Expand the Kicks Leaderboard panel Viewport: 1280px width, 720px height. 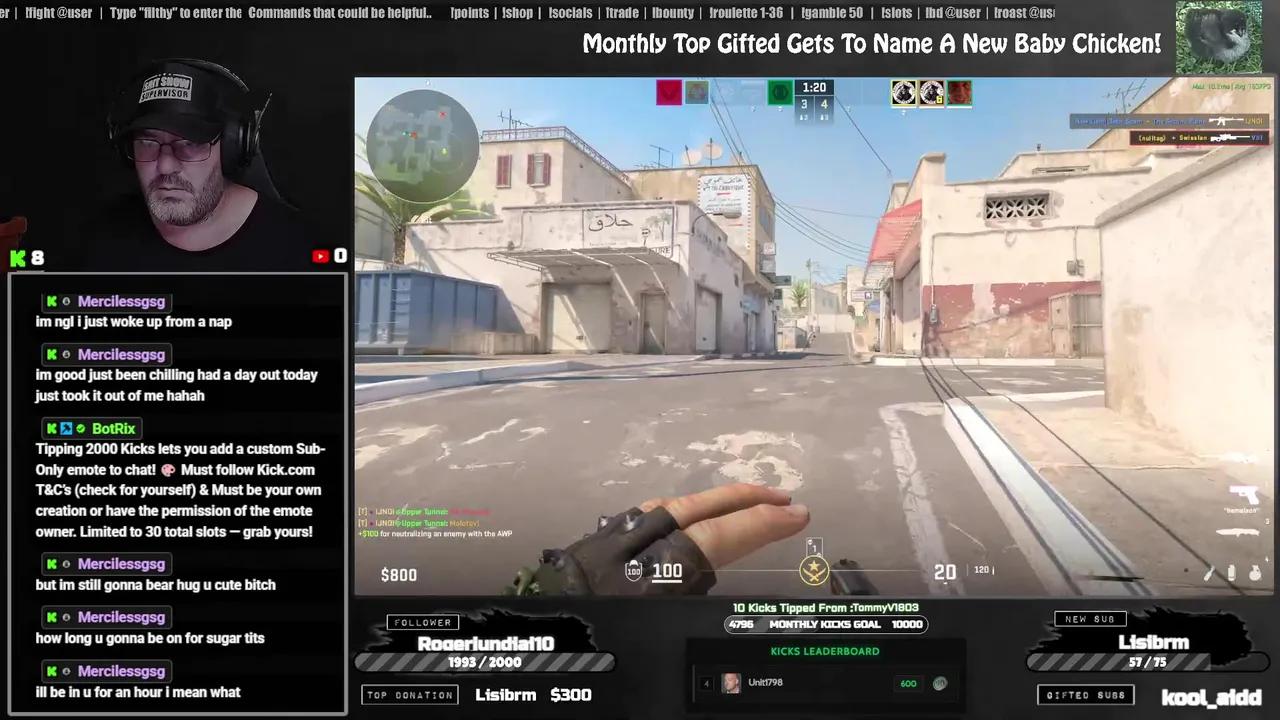[824, 651]
